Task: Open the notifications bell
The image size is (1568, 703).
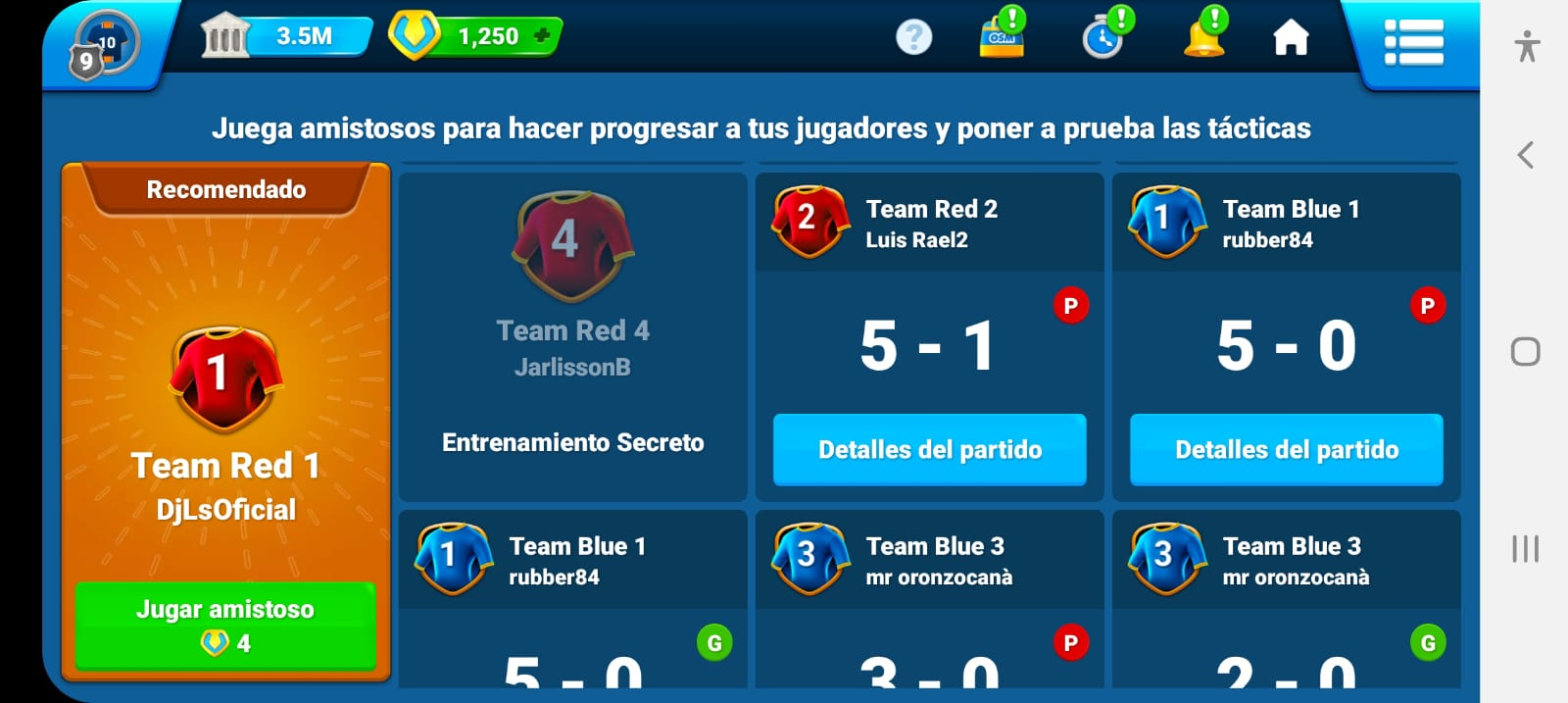Action: tap(1204, 37)
